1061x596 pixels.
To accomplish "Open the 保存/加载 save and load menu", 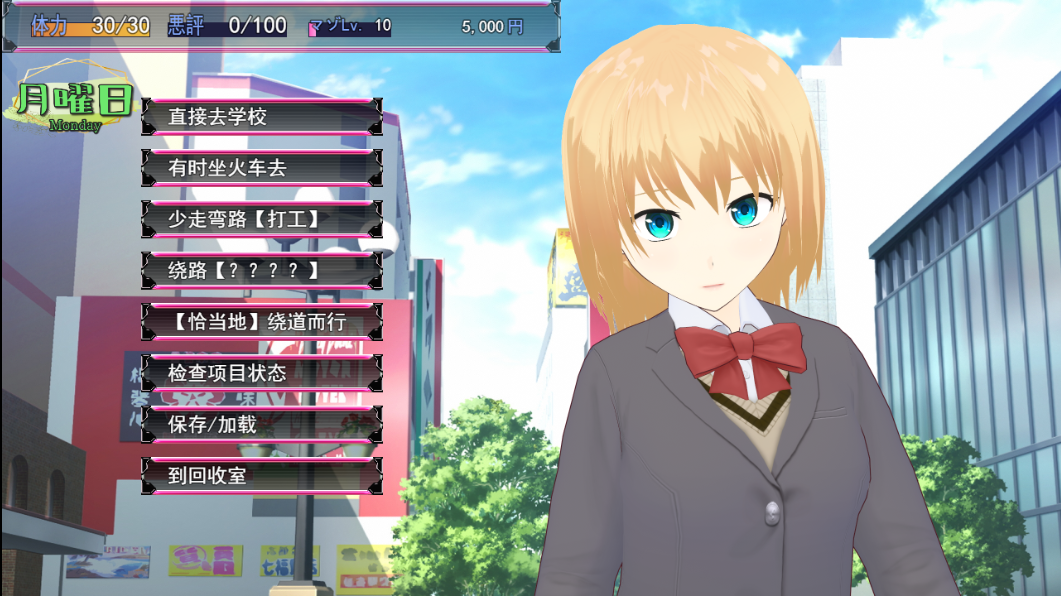I will 261,424.
